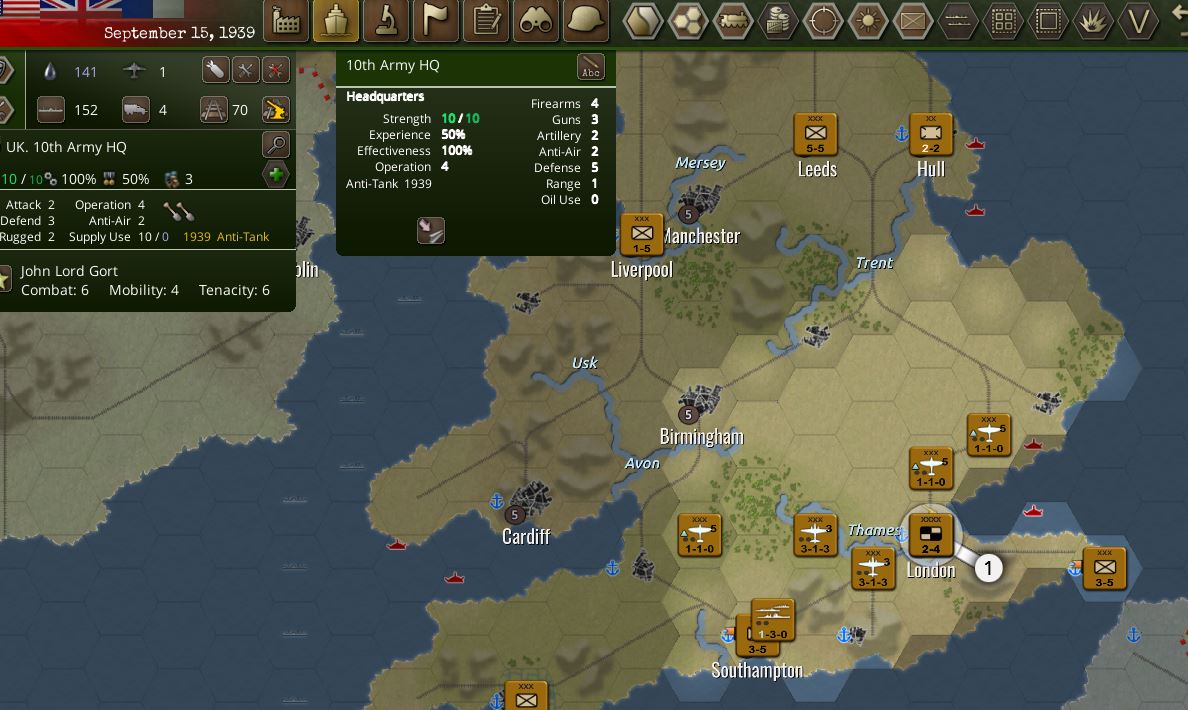Click the magnifying glass unit button

point(276,145)
